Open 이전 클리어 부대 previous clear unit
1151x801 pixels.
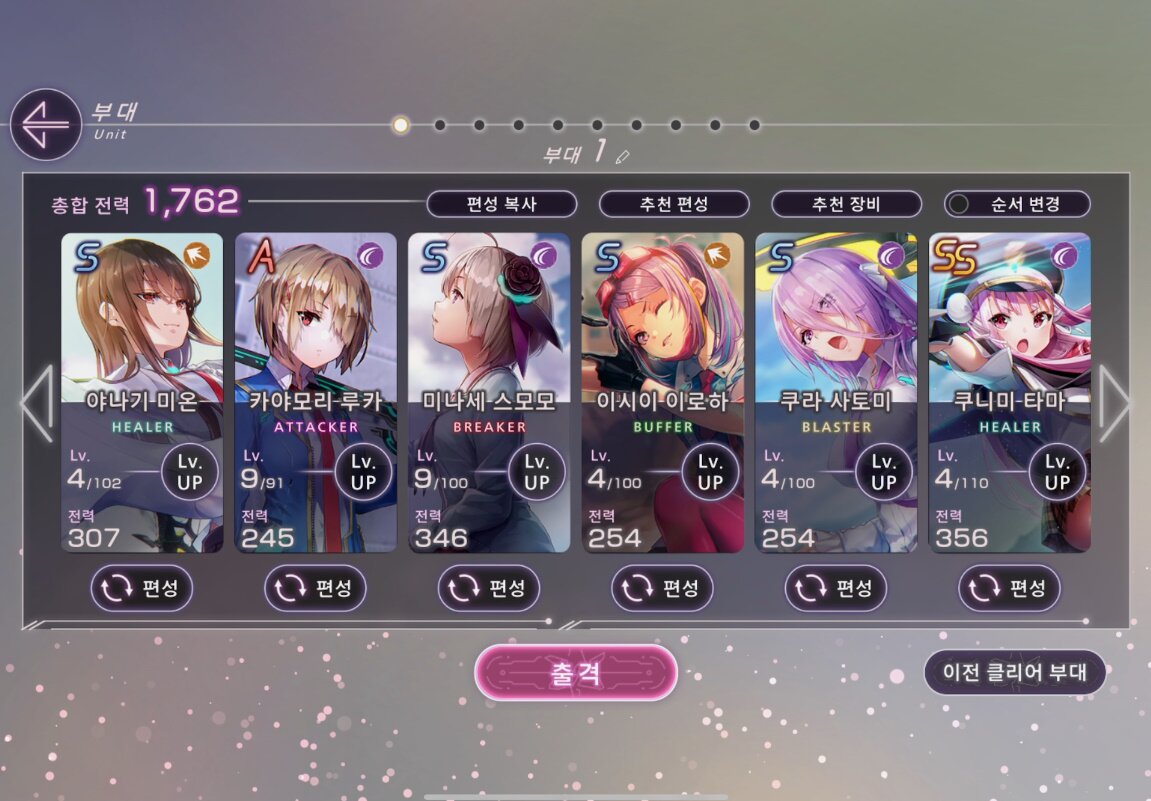[x=1014, y=672]
